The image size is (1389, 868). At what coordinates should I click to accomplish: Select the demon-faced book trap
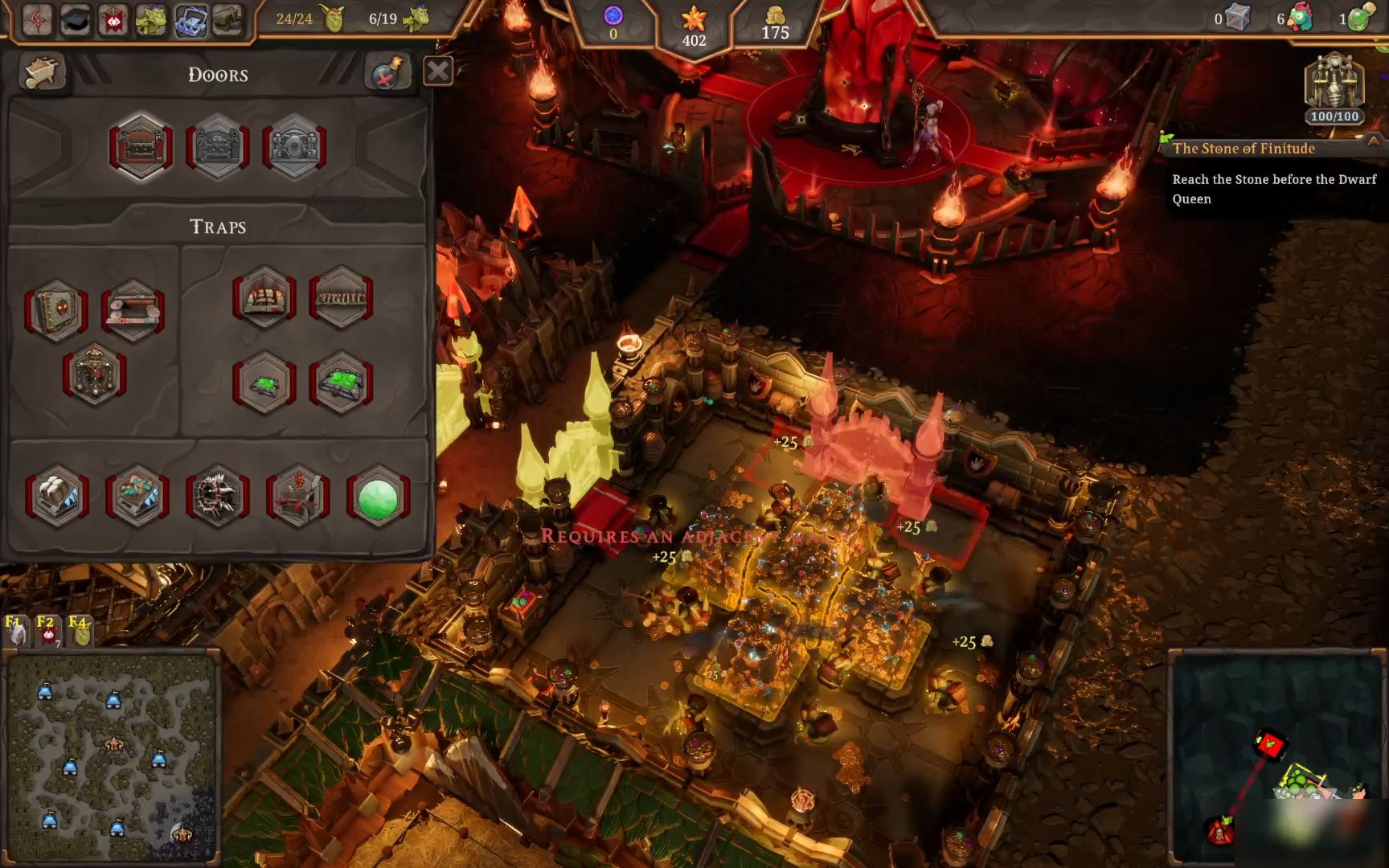56,310
